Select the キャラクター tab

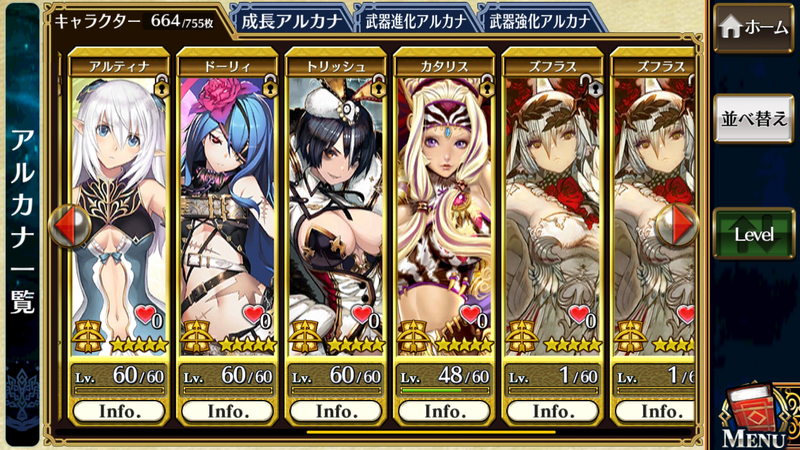point(135,20)
